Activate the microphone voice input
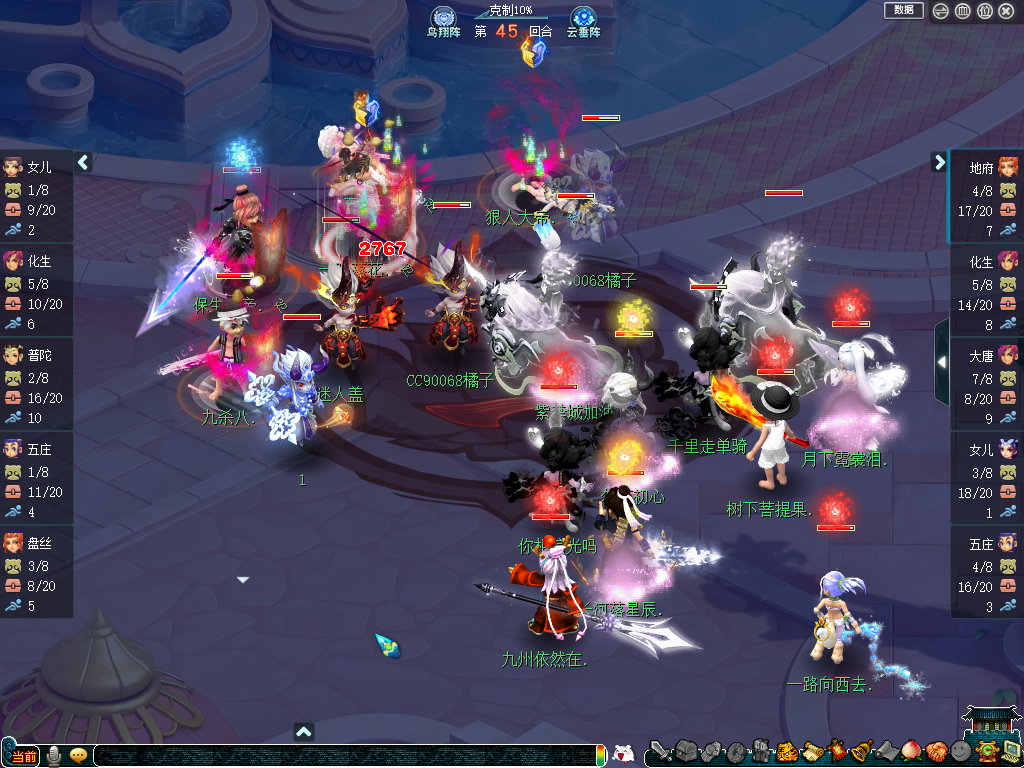 click(x=54, y=755)
